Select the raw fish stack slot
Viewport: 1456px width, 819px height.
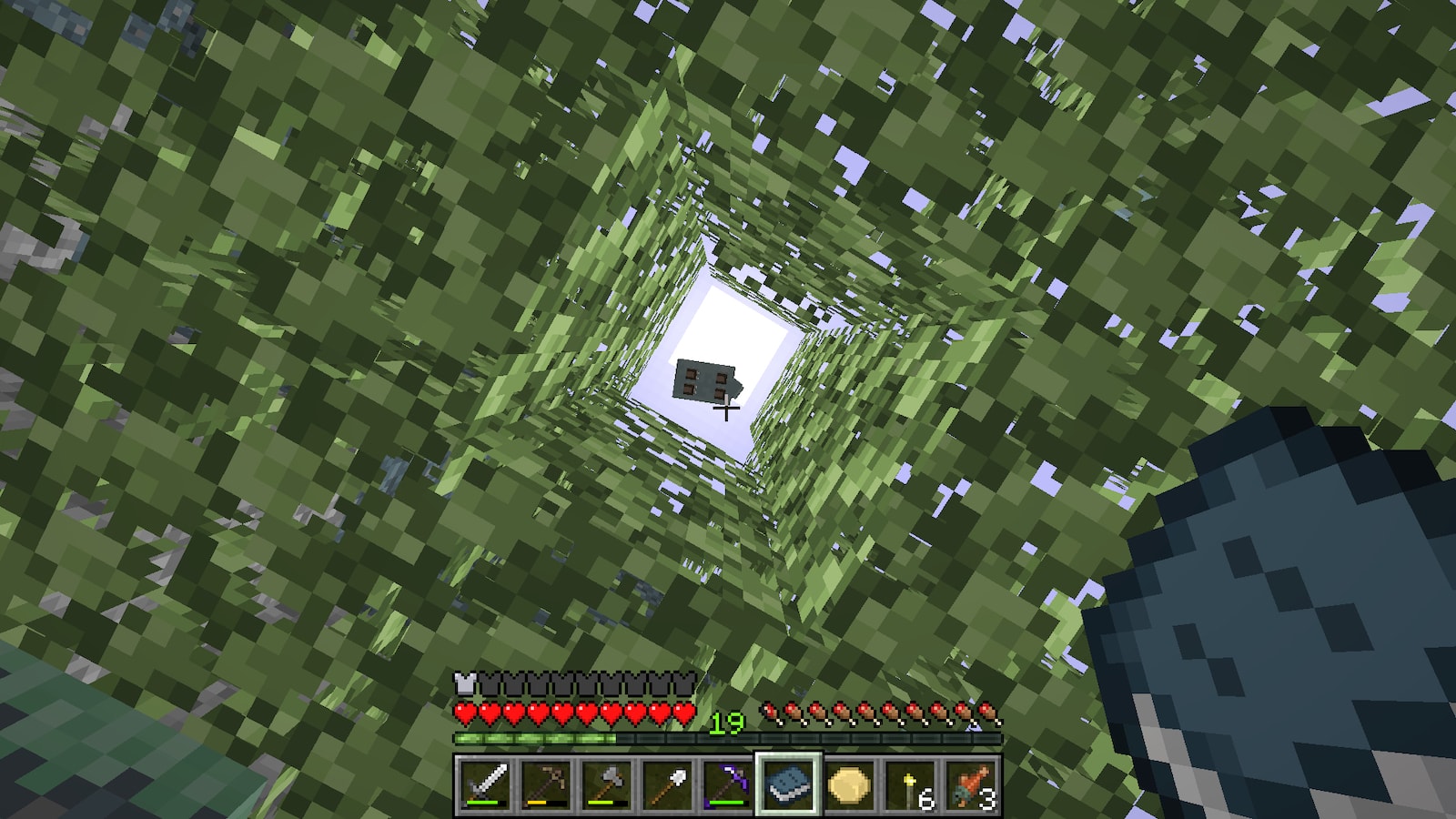click(971, 784)
